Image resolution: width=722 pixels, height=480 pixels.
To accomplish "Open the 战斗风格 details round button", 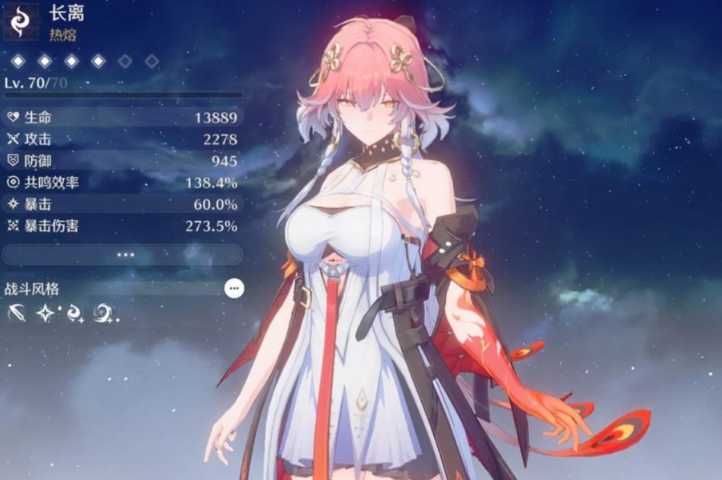I will tap(234, 288).
